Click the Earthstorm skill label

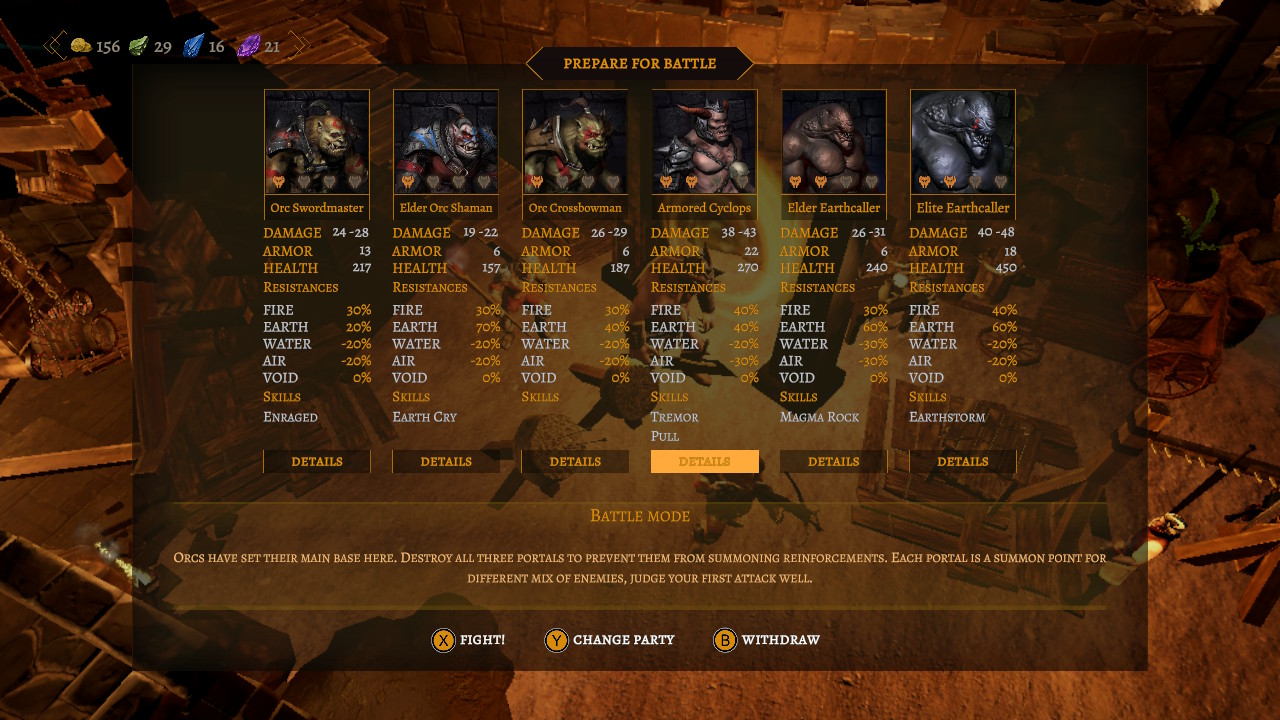click(x=946, y=417)
